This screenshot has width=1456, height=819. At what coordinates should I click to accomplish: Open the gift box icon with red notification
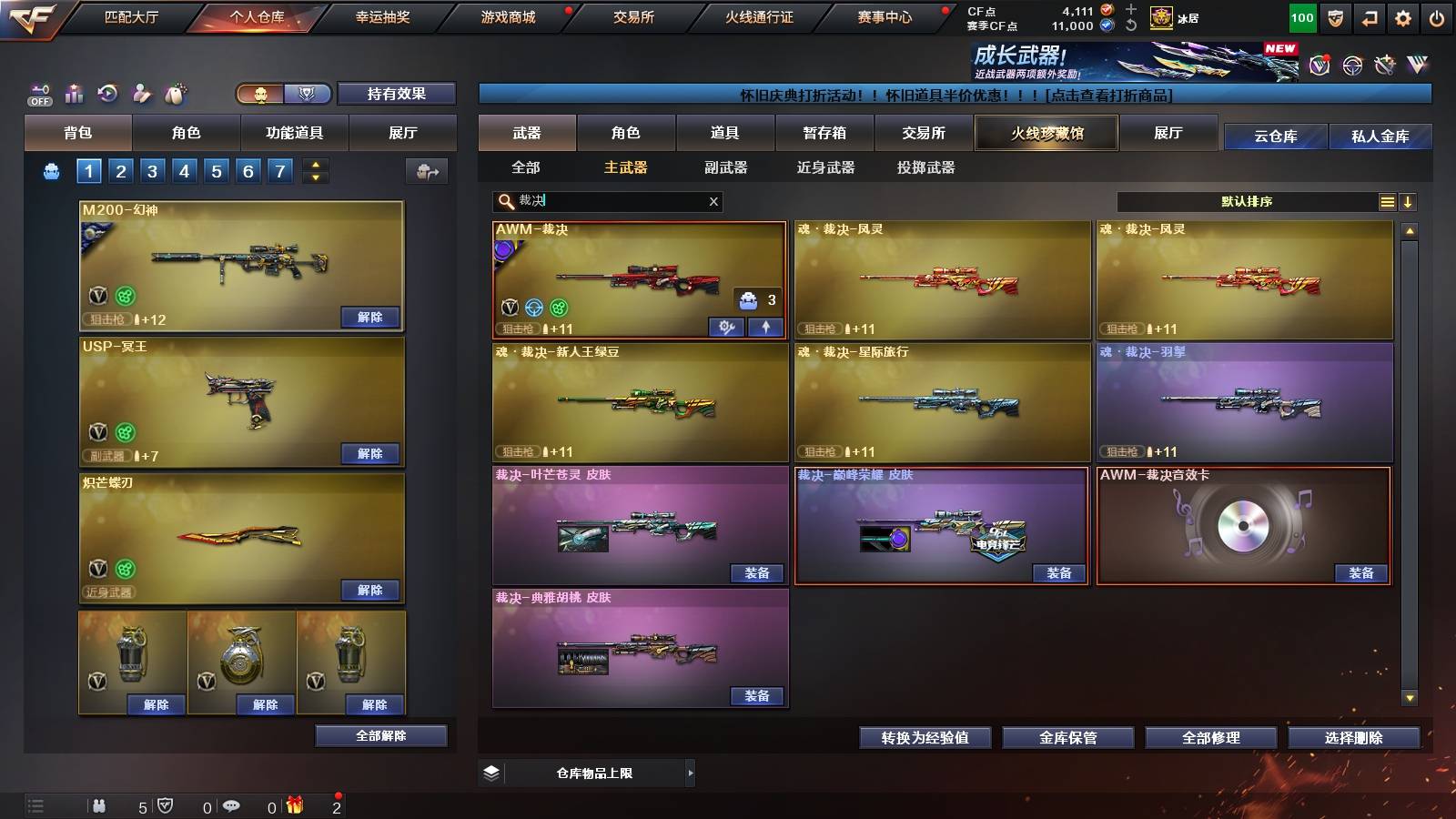tap(295, 805)
